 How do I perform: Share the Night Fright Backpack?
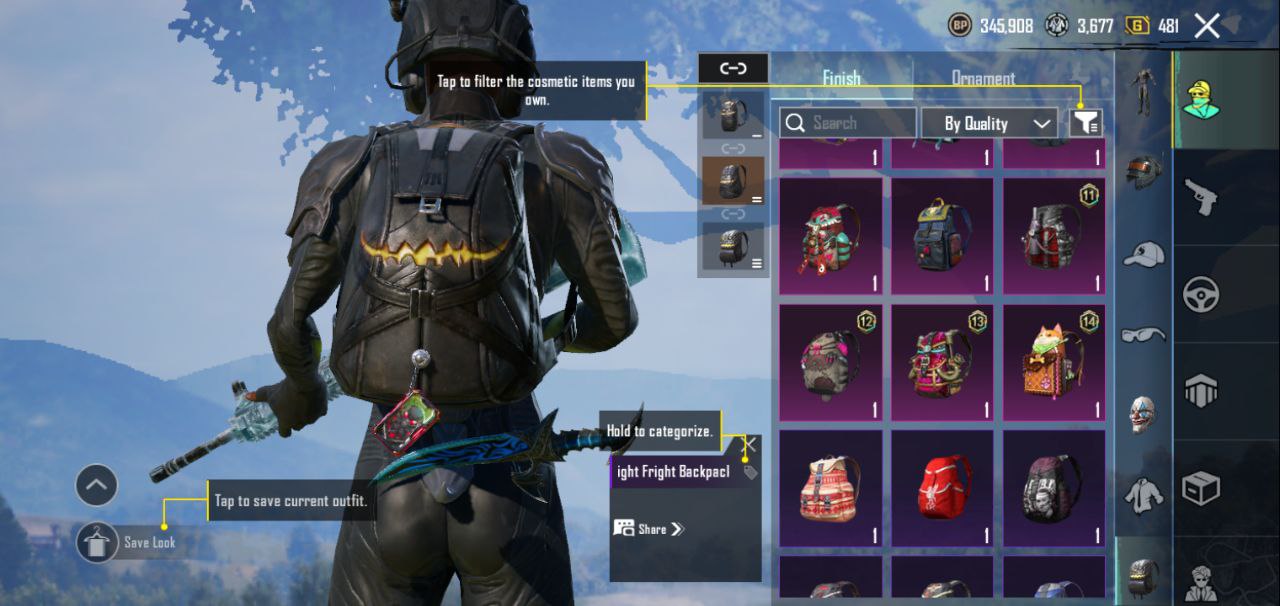[650, 529]
